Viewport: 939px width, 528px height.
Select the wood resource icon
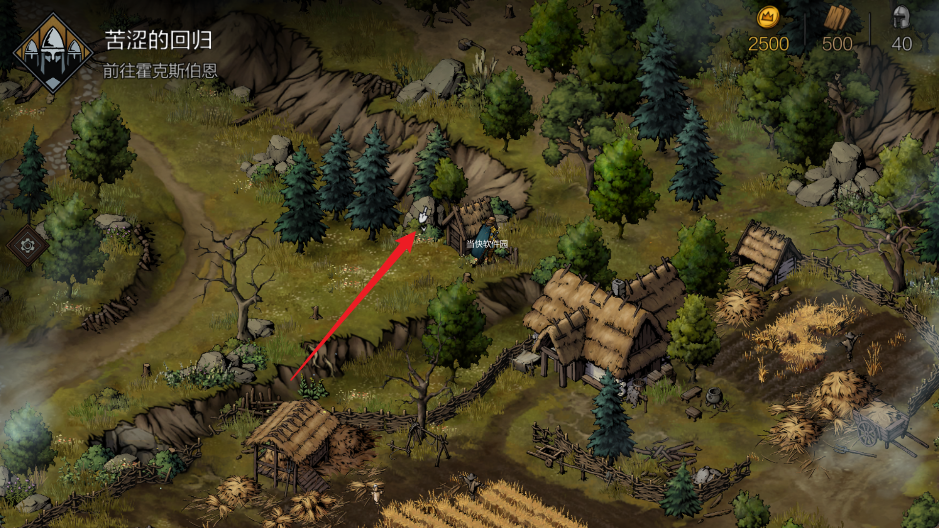point(837,17)
